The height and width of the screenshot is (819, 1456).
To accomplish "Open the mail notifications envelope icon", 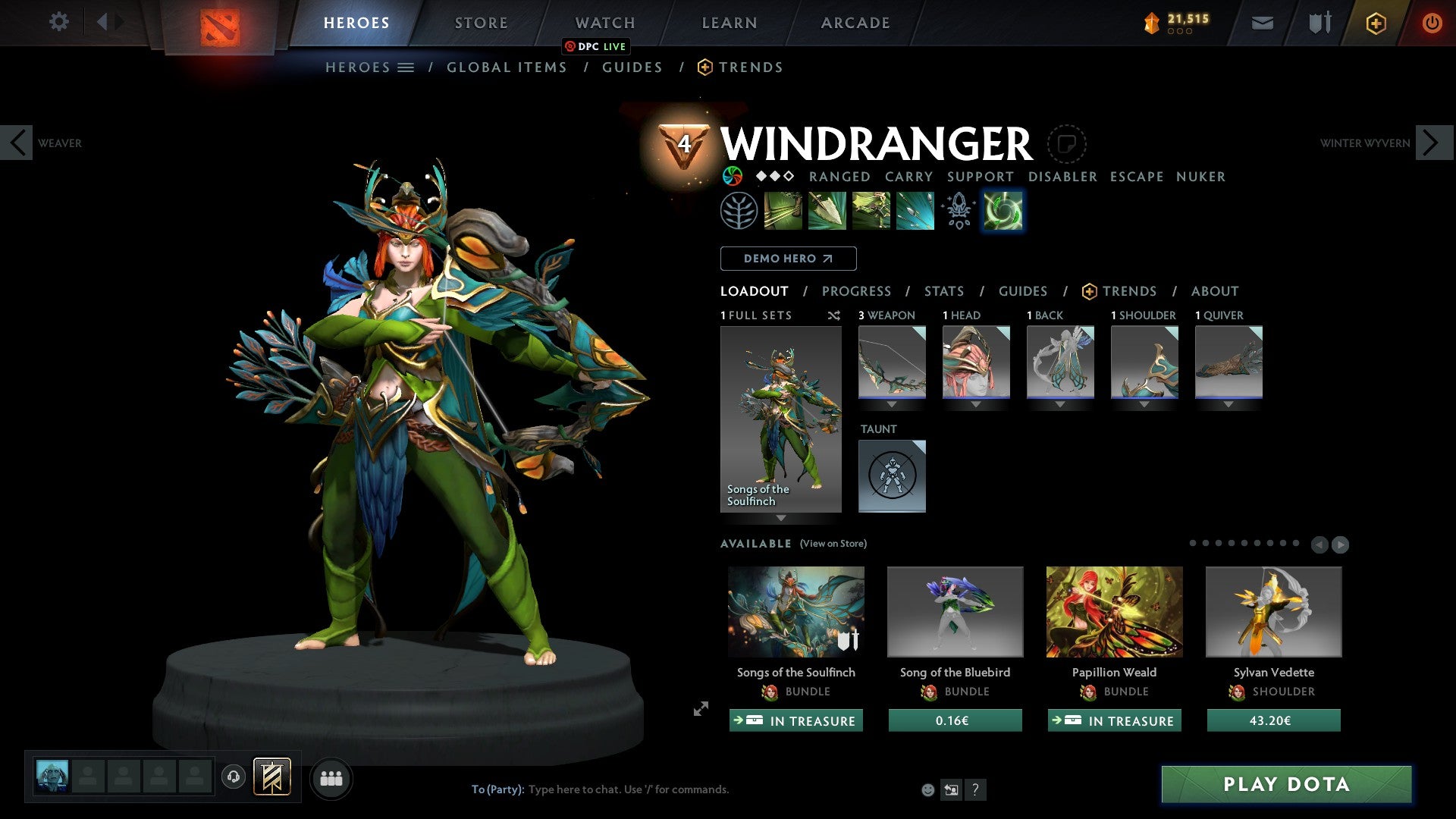I will point(1262,23).
